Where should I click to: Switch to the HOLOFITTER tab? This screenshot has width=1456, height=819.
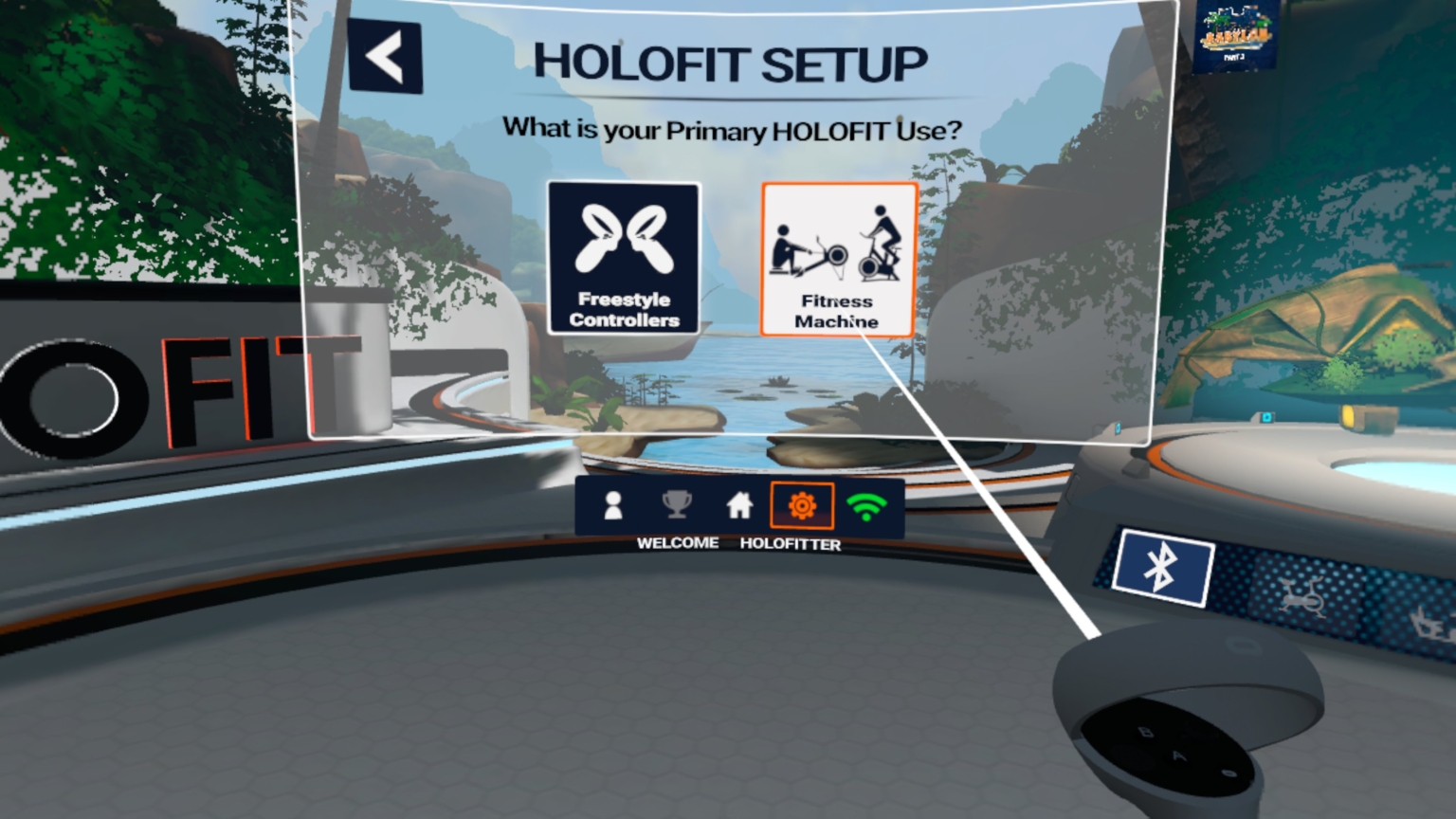click(x=791, y=544)
